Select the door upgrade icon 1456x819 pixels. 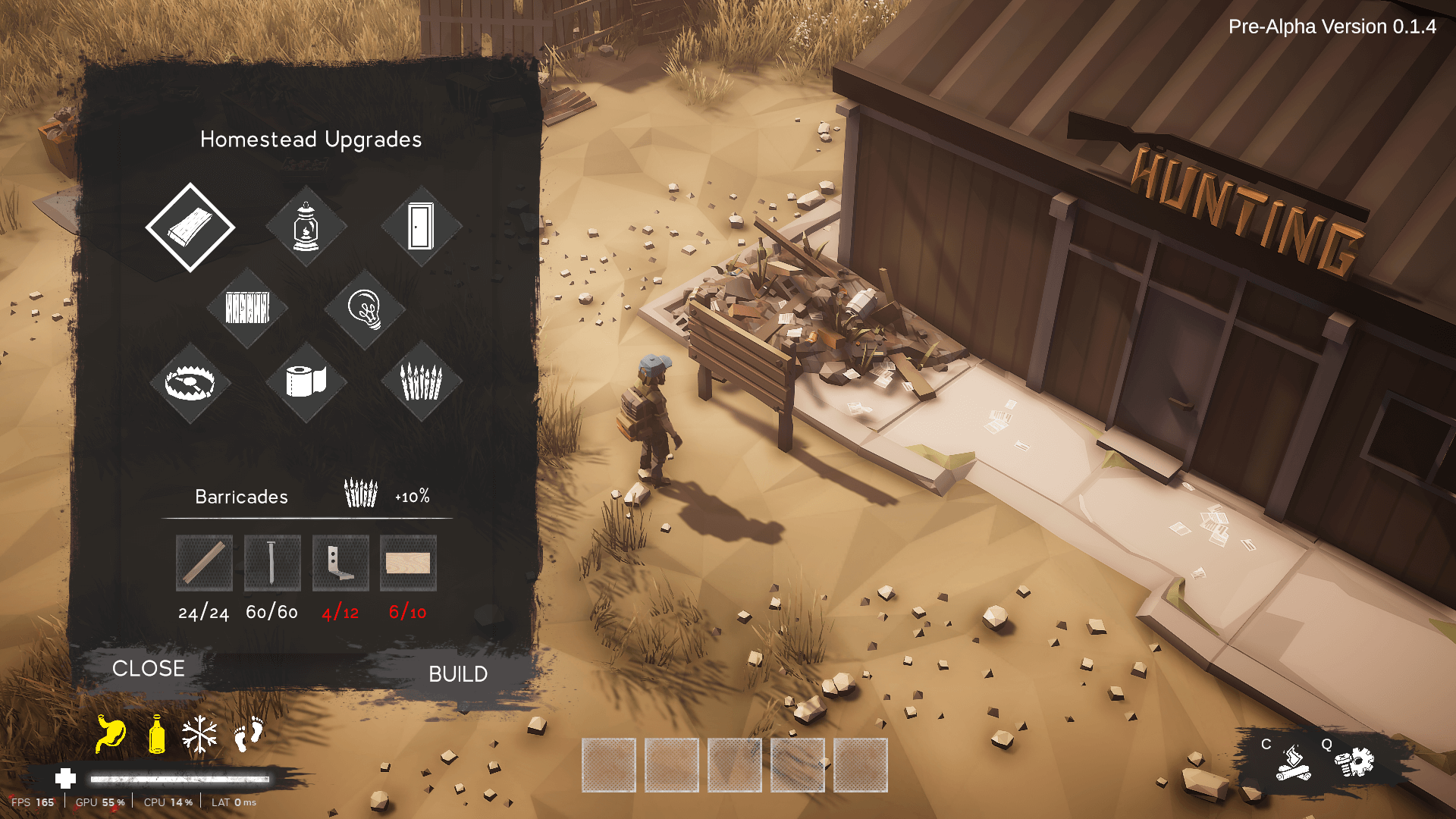[421, 227]
